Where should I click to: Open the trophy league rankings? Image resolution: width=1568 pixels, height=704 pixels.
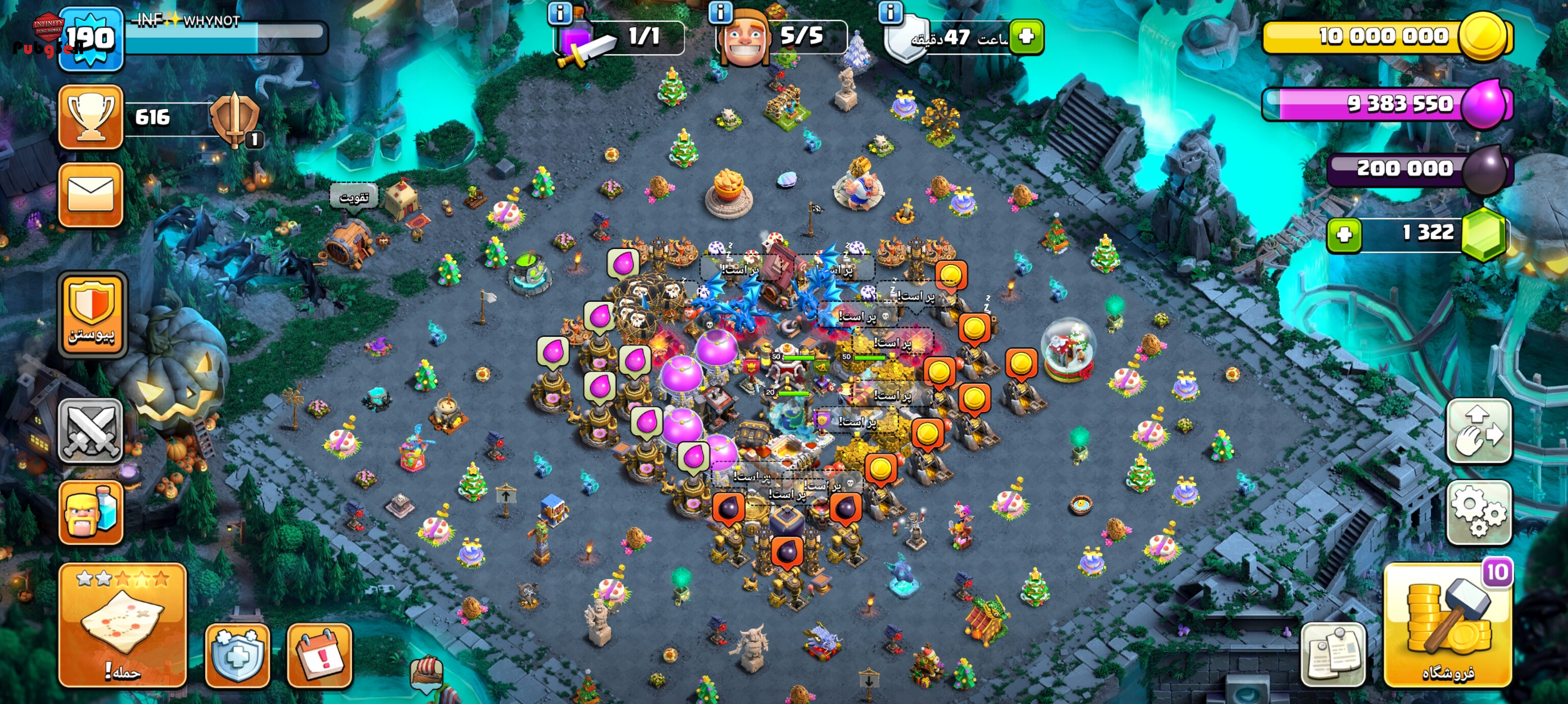click(x=91, y=117)
